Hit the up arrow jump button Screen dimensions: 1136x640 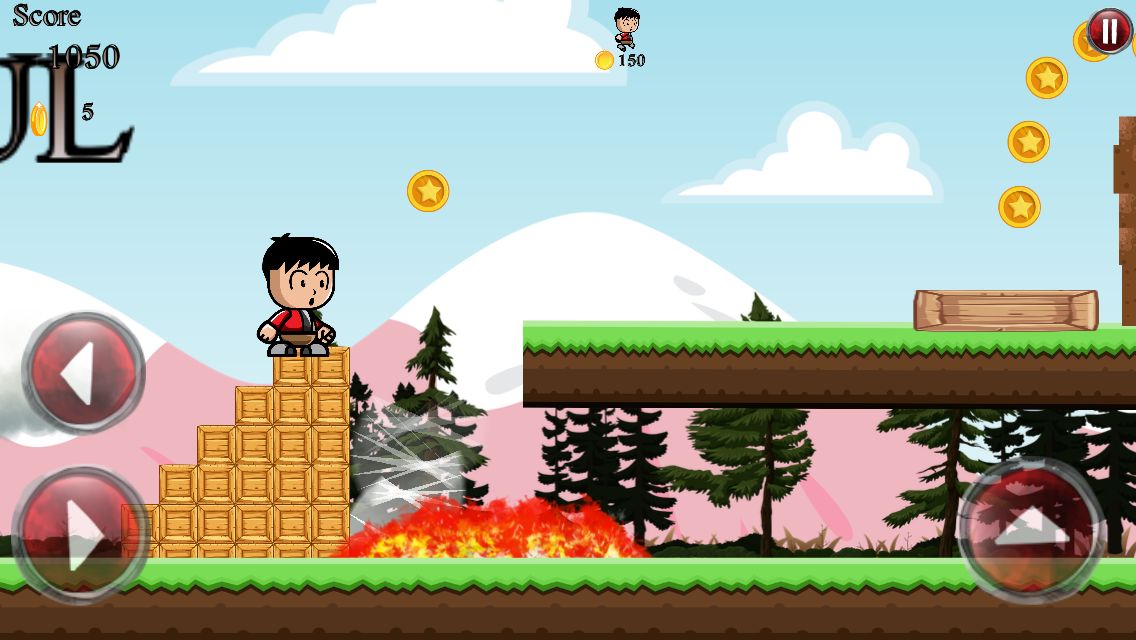(1030, 529)
